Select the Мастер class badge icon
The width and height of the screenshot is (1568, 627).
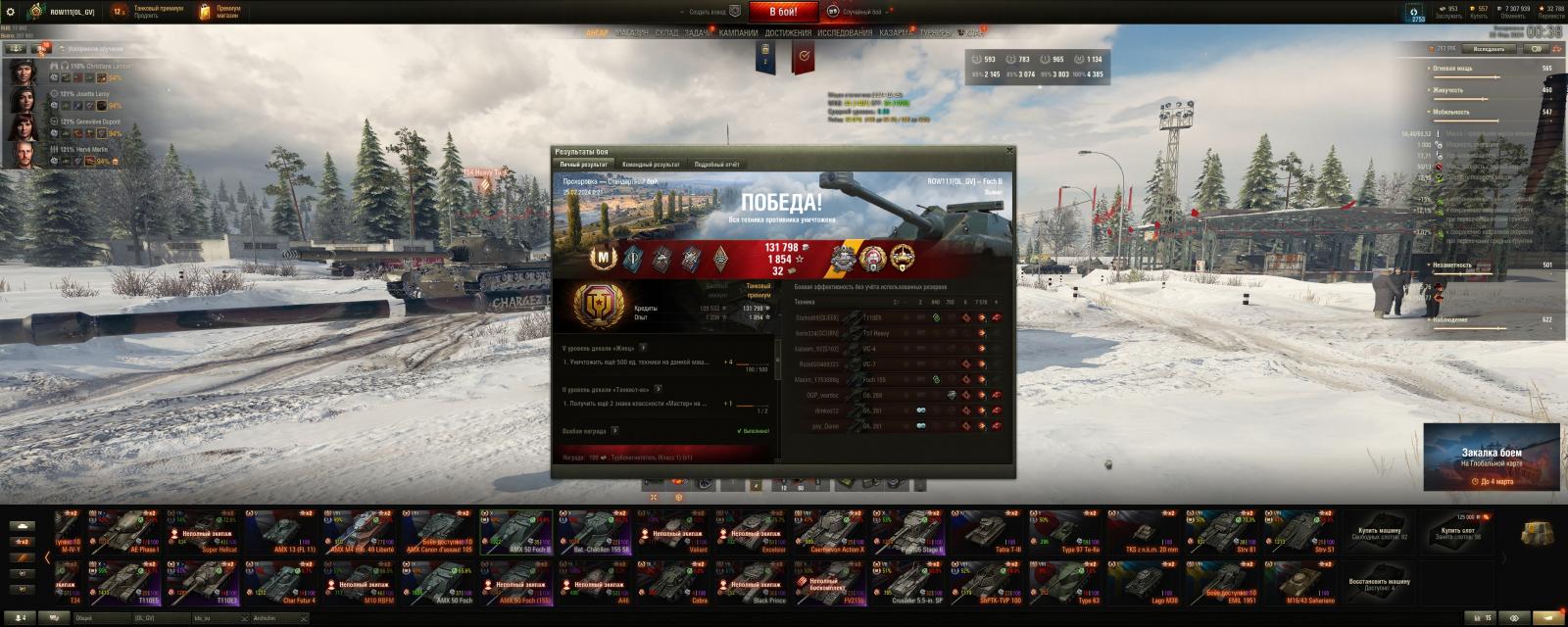pyautogui.click(x=603, y=258)
